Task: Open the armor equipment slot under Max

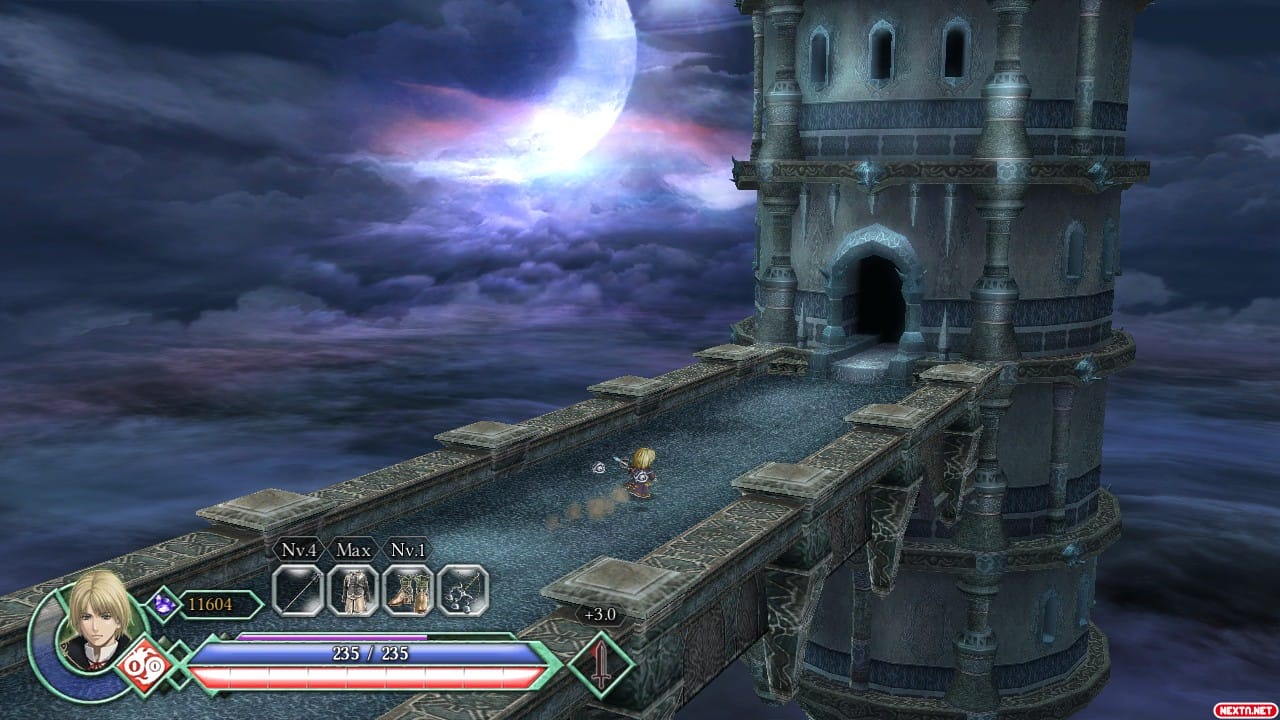Action: click(x=353, y=591)
